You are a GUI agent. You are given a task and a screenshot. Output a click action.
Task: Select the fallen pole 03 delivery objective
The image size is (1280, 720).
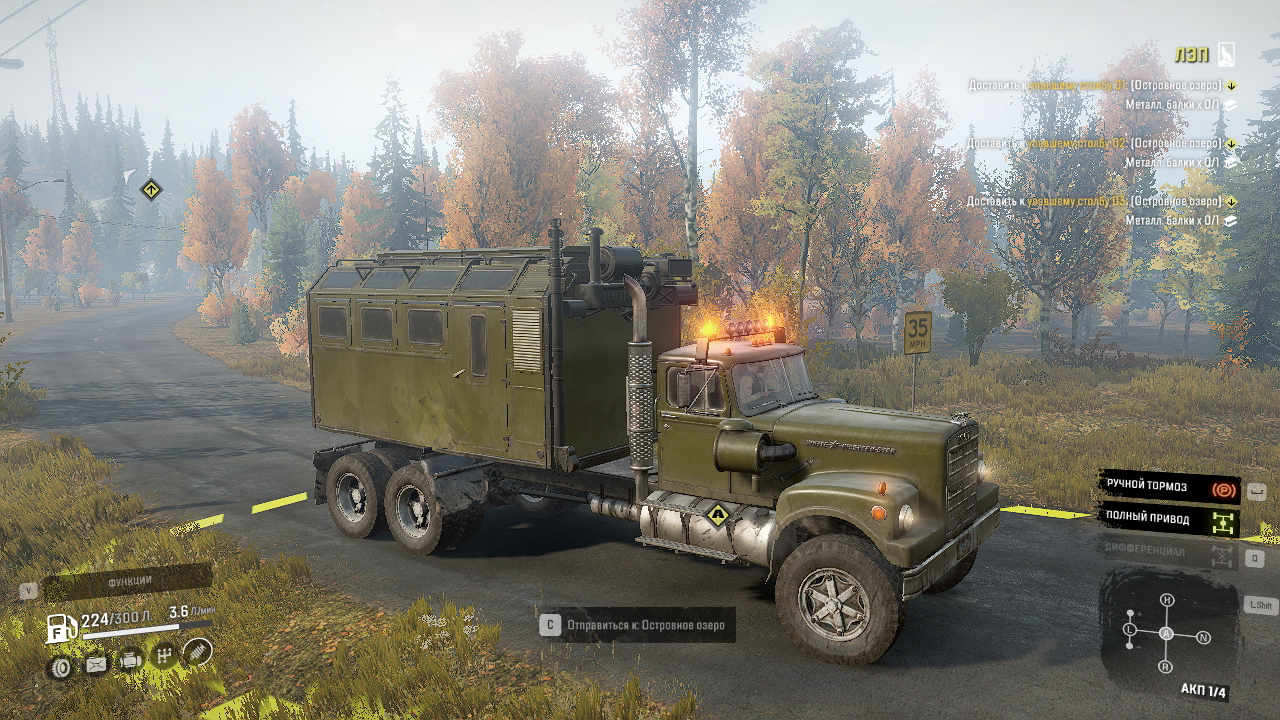tap(1098, 202)
